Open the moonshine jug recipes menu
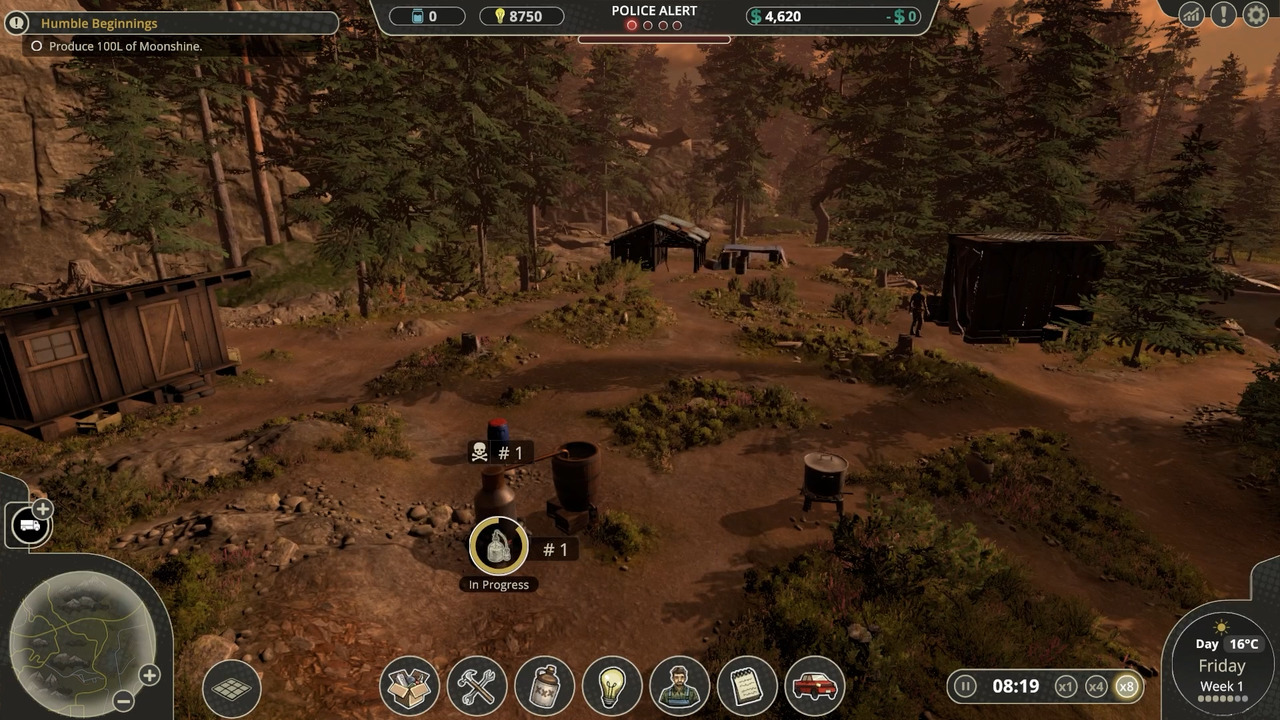The width and height of the screenshot is (1280, 720). 545,687
